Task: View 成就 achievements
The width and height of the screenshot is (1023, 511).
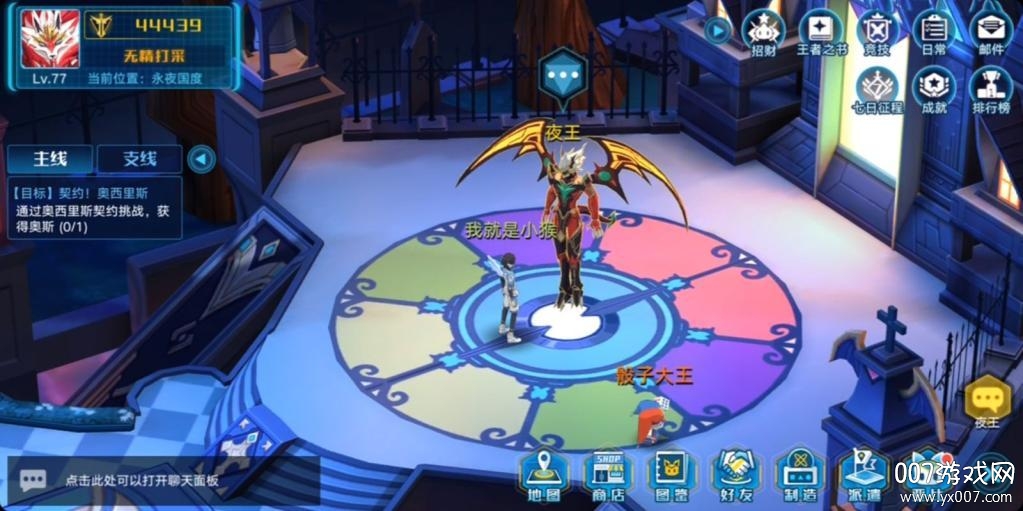Action: [934, 91]
